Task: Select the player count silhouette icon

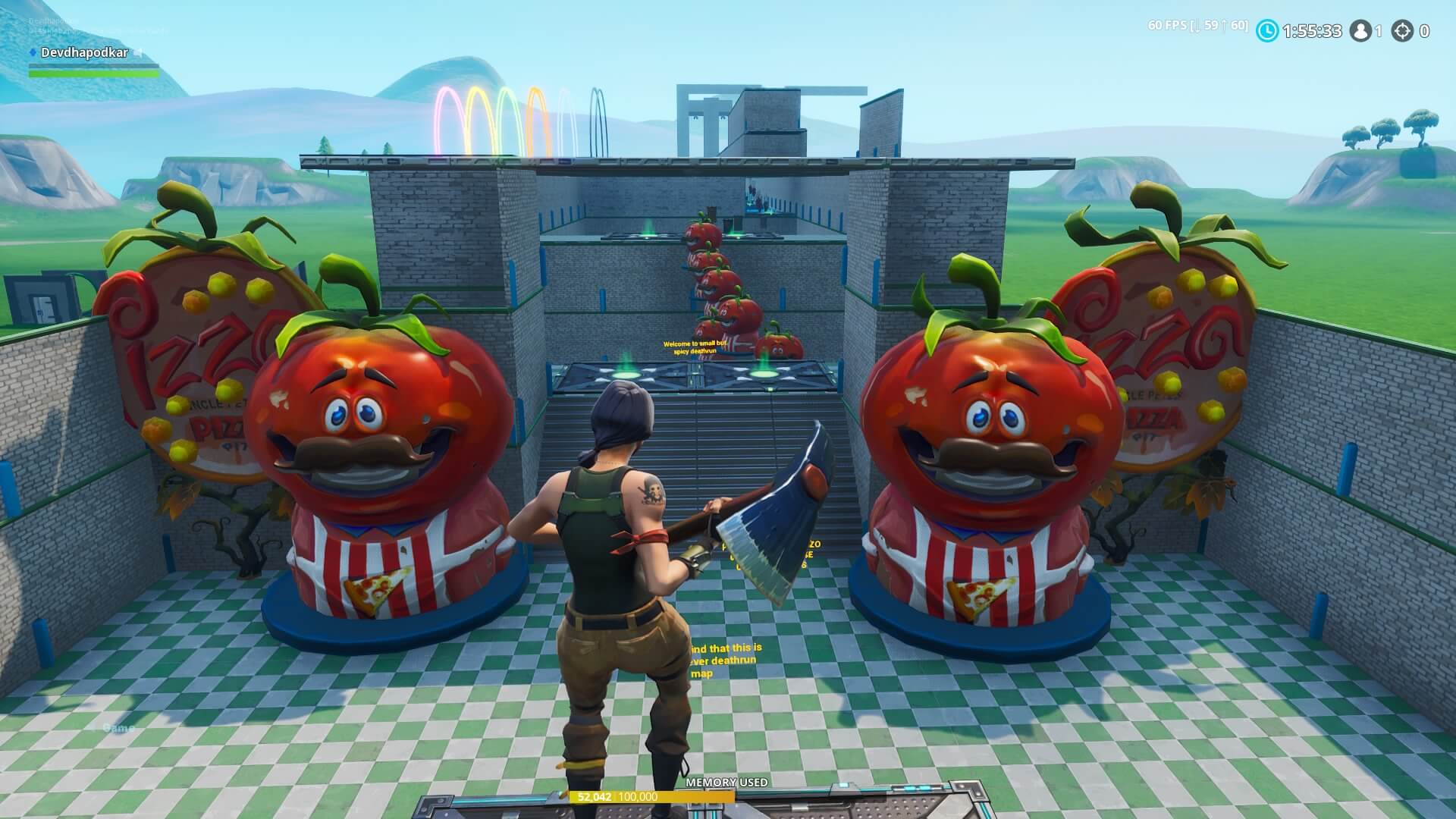Action: click(1362, 31)
